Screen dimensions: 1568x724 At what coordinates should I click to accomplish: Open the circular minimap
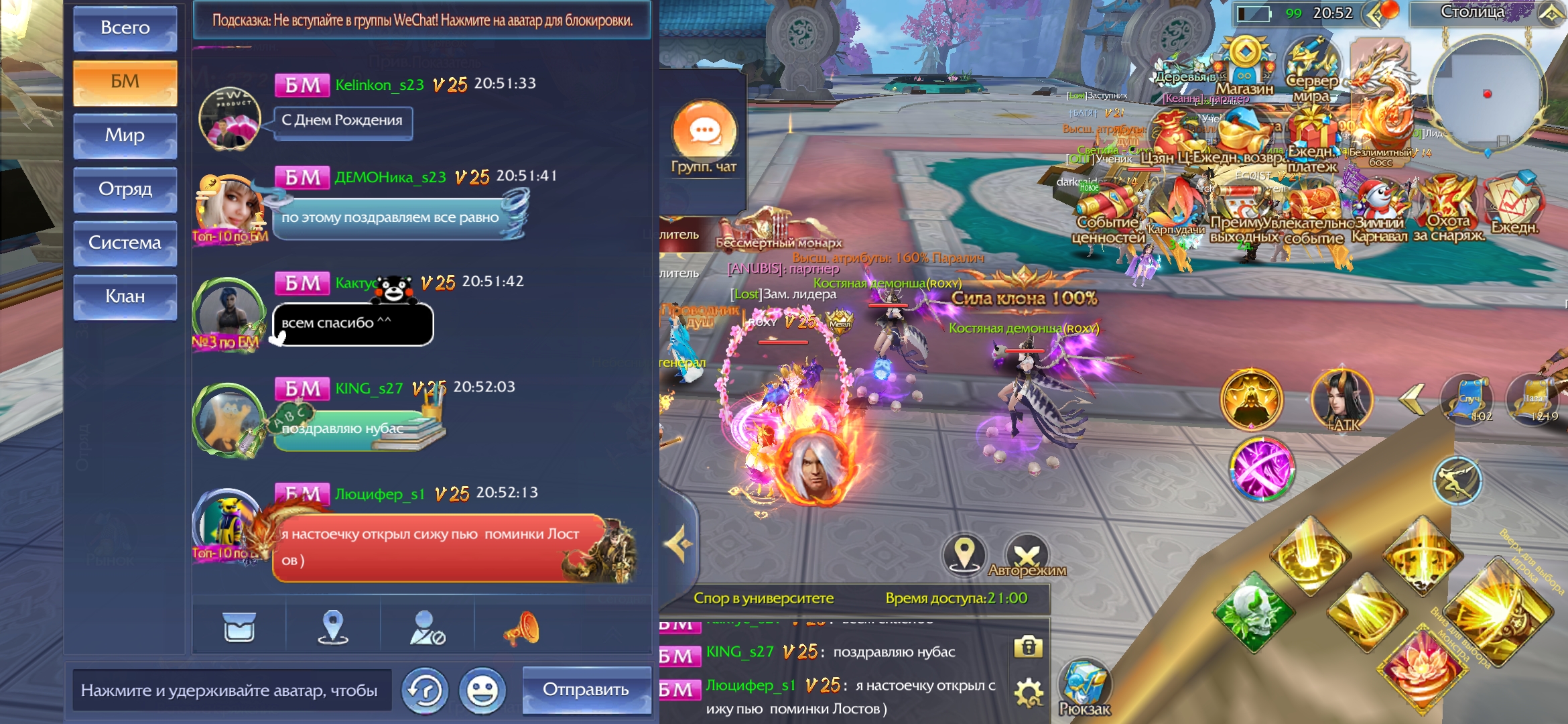(1487, 94)
